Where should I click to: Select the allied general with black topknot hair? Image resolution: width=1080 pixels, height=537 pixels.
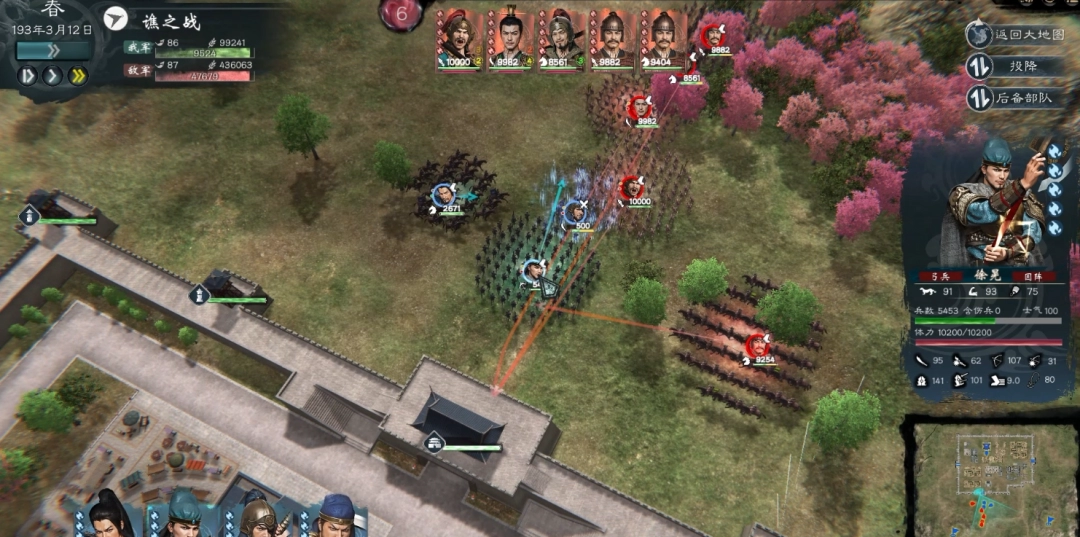point(108,515)
